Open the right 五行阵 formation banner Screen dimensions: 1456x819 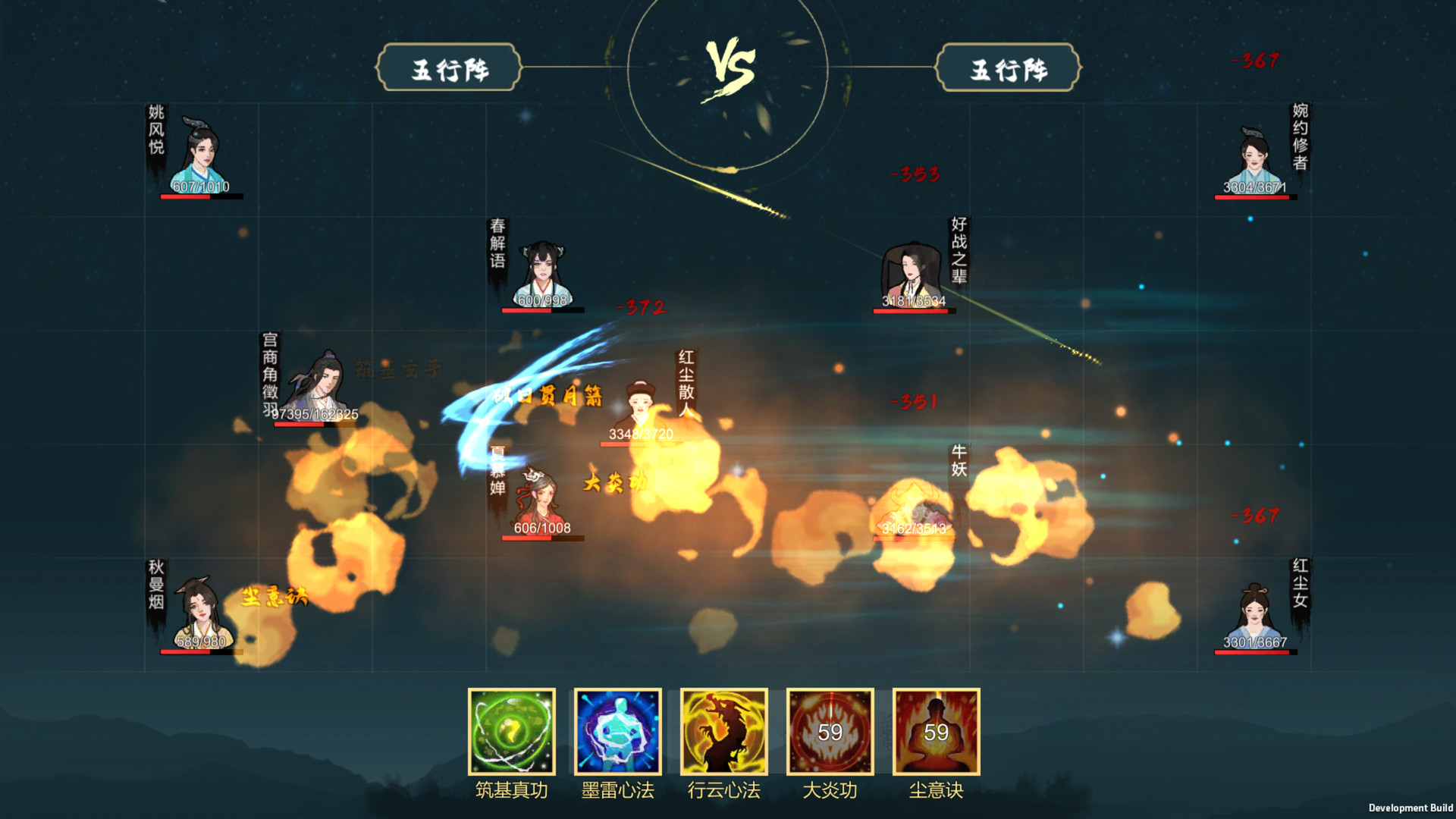pos(1009,68)
